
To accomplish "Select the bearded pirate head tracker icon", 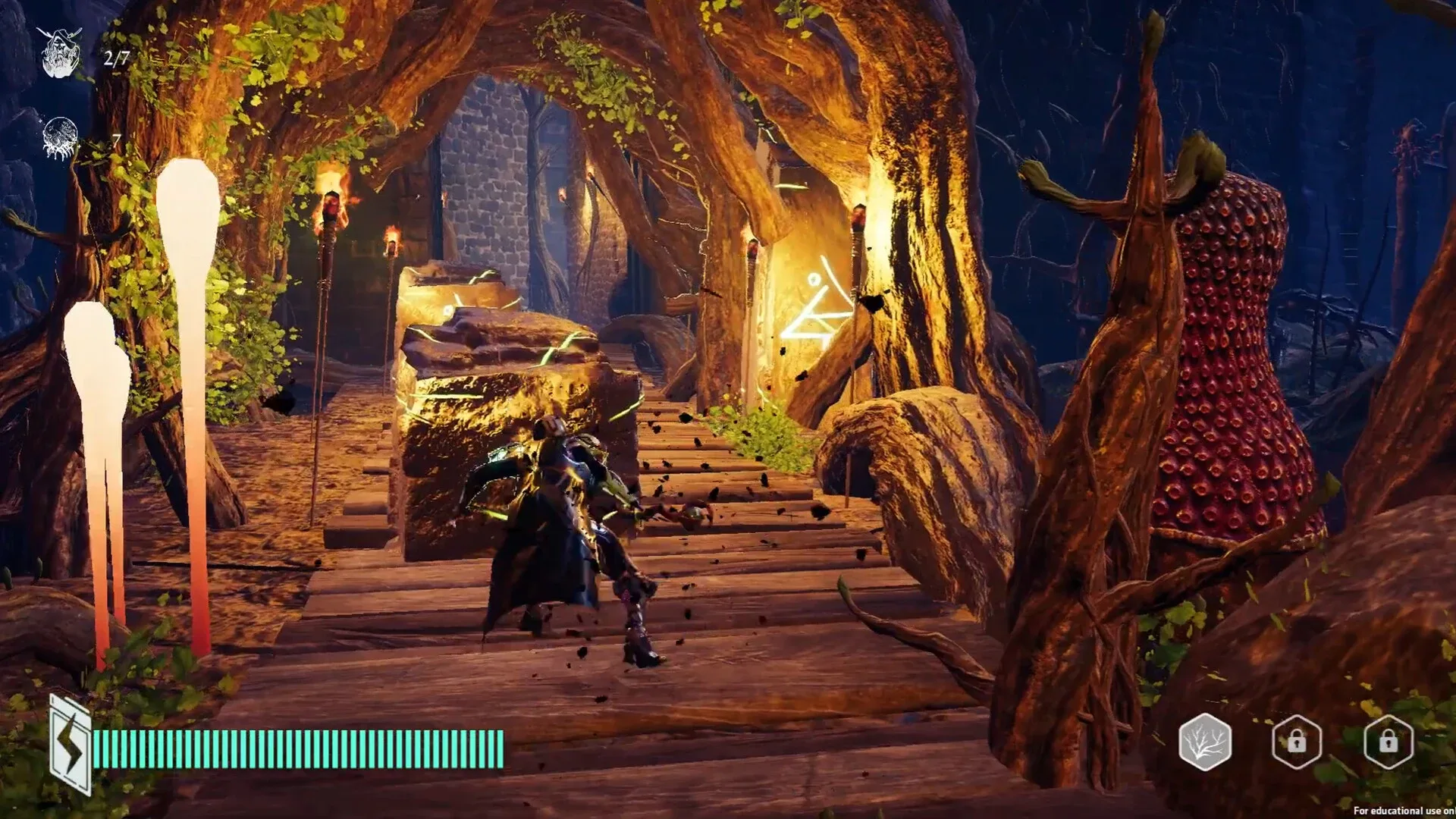I will coord(61,52).
